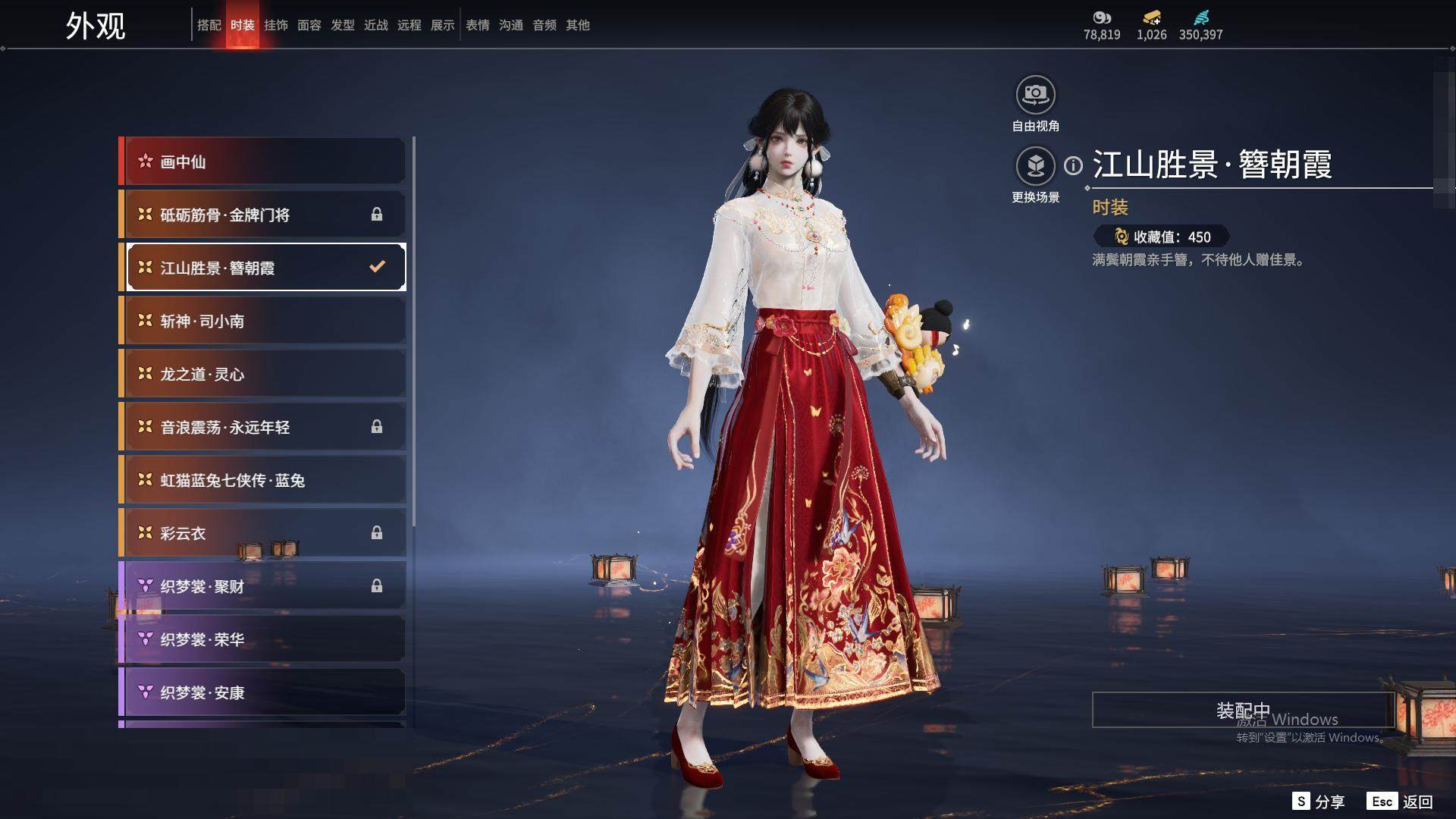Open the 挂饰 accessories tab
Image resolution: width=1456 pixels, height=819 pixels.
[x=275, y=25]
